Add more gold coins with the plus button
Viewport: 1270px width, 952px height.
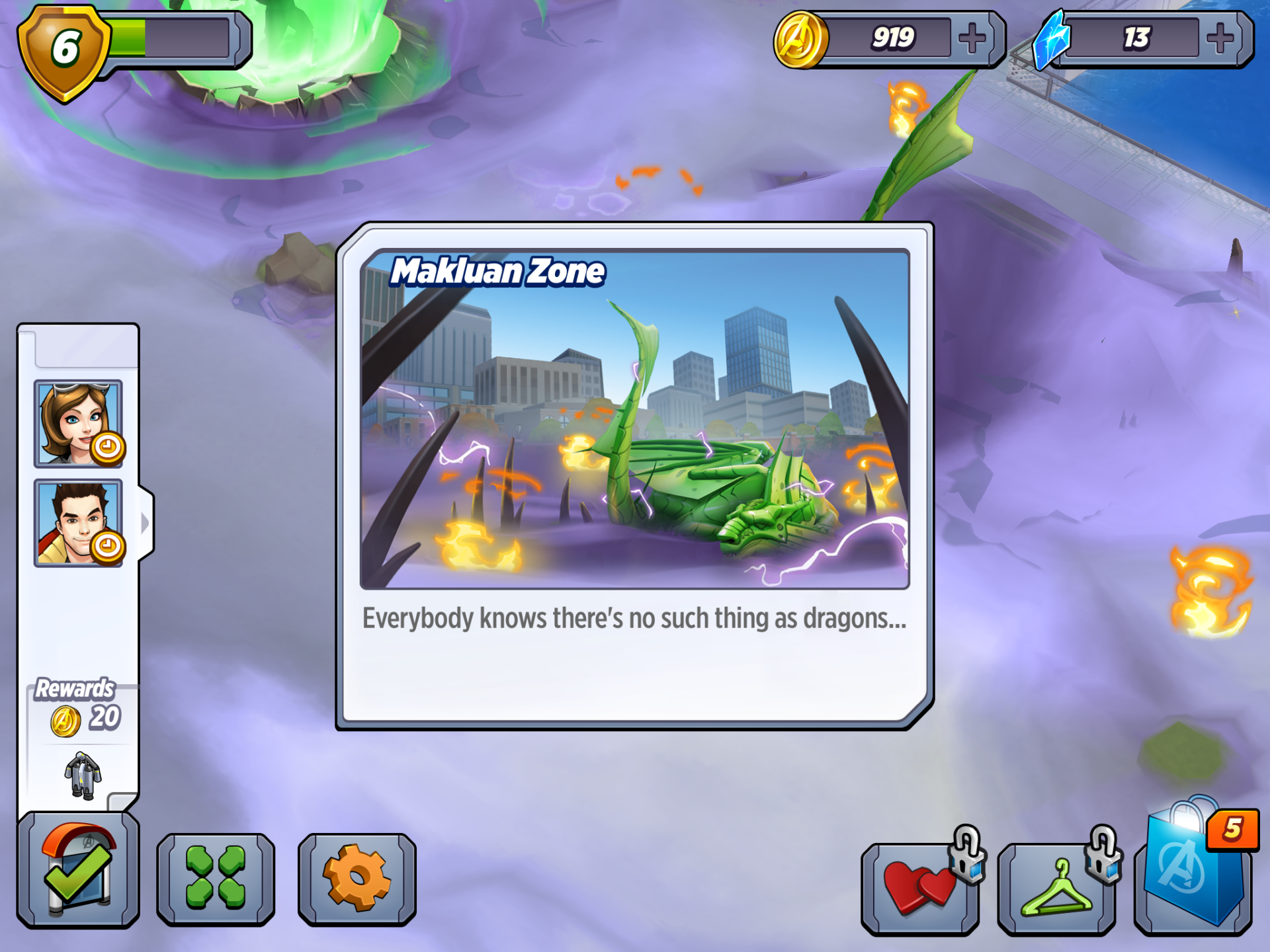(x=972, y=38)
